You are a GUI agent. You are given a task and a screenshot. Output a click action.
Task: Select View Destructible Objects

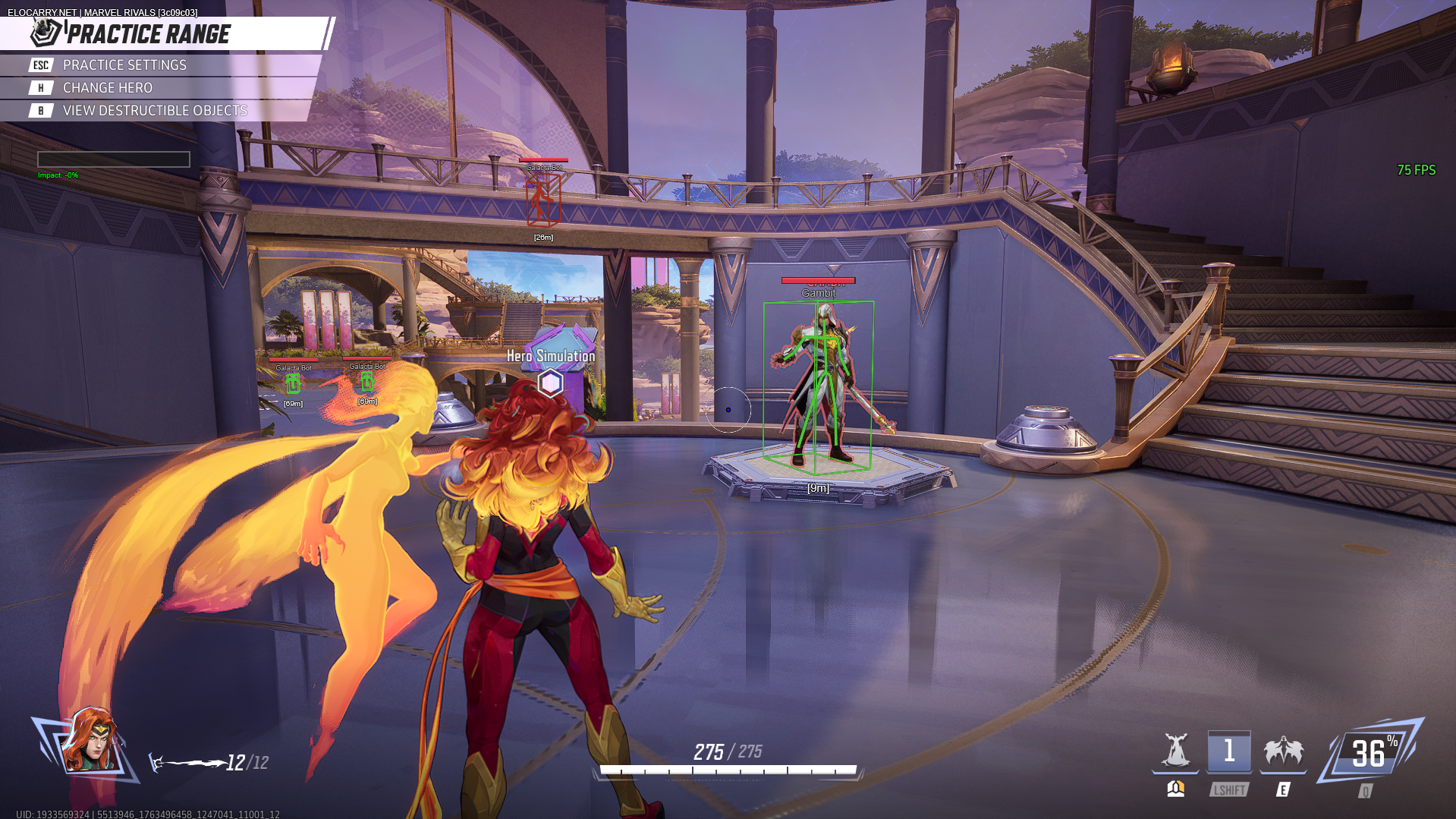pyautogui.click(x=155, y=111)
